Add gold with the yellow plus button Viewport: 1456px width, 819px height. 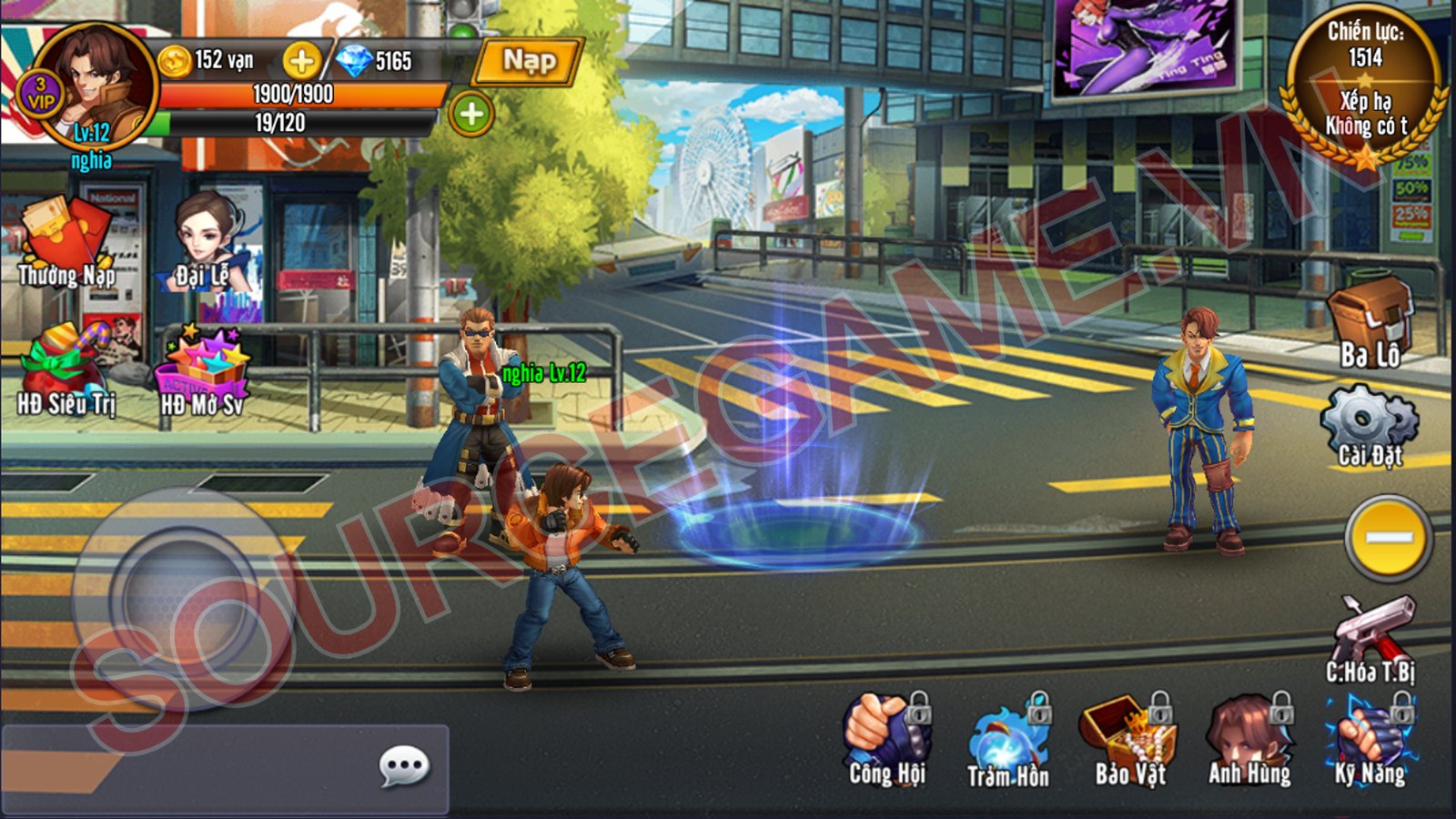(301, 61)
